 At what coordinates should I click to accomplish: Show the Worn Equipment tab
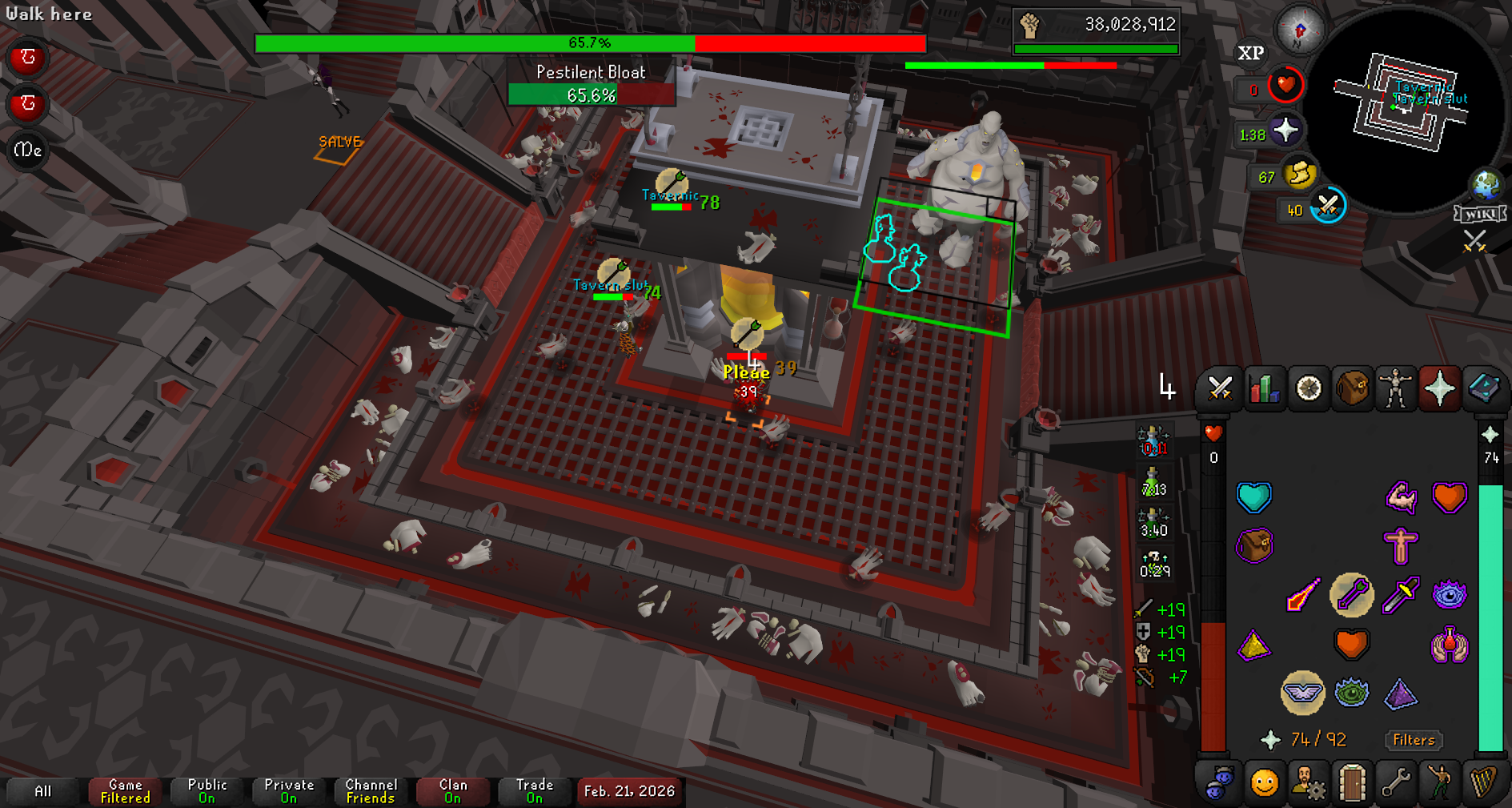click(1395, 389)
